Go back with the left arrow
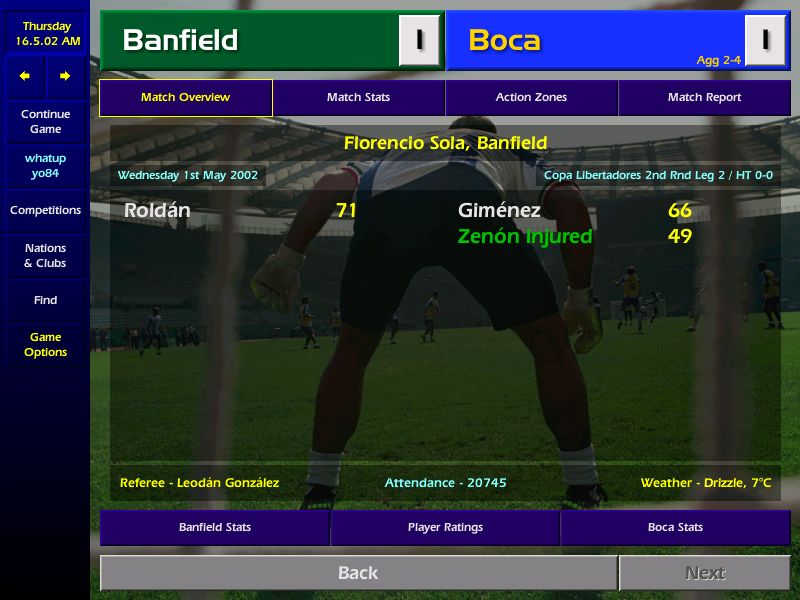Viewport: 800px width, 600px height. coord(25,76)
